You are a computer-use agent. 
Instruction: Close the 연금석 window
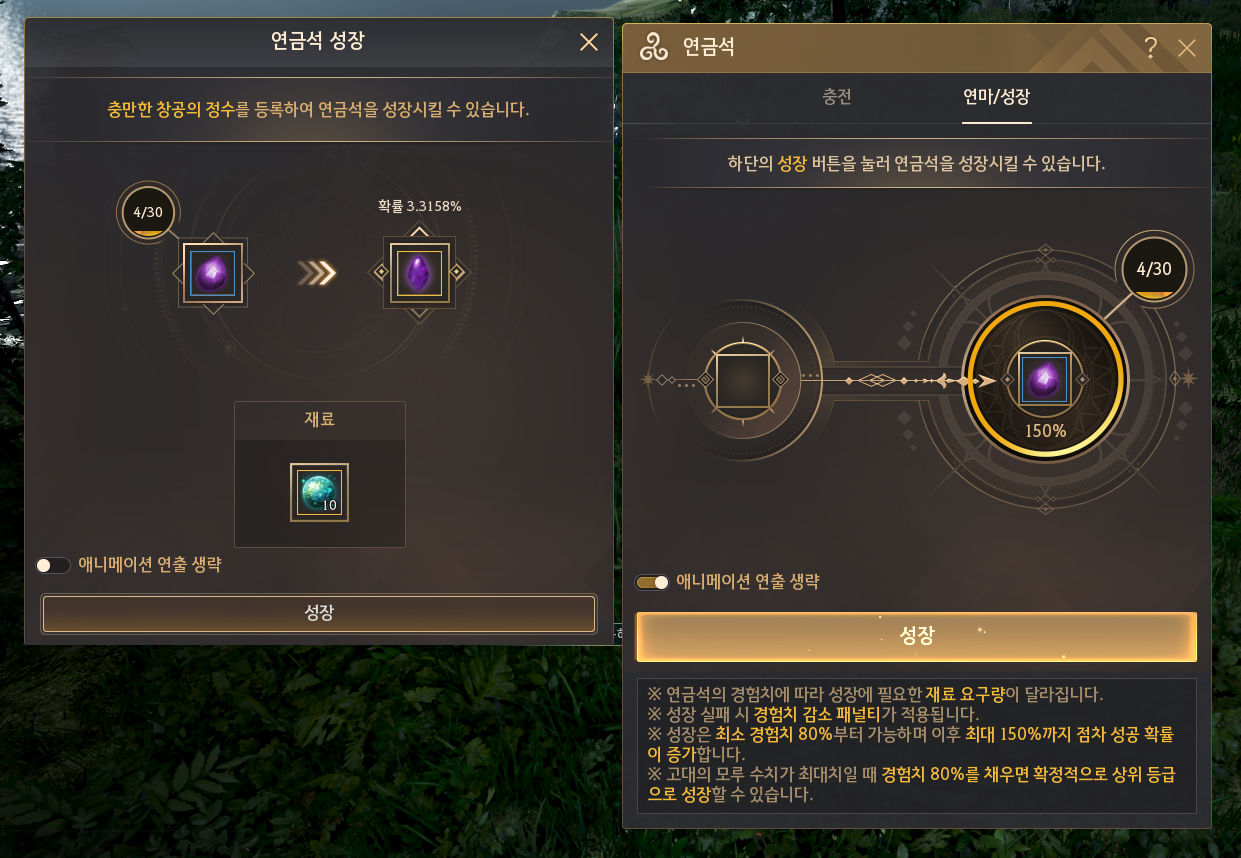[x=1187, y=48]
